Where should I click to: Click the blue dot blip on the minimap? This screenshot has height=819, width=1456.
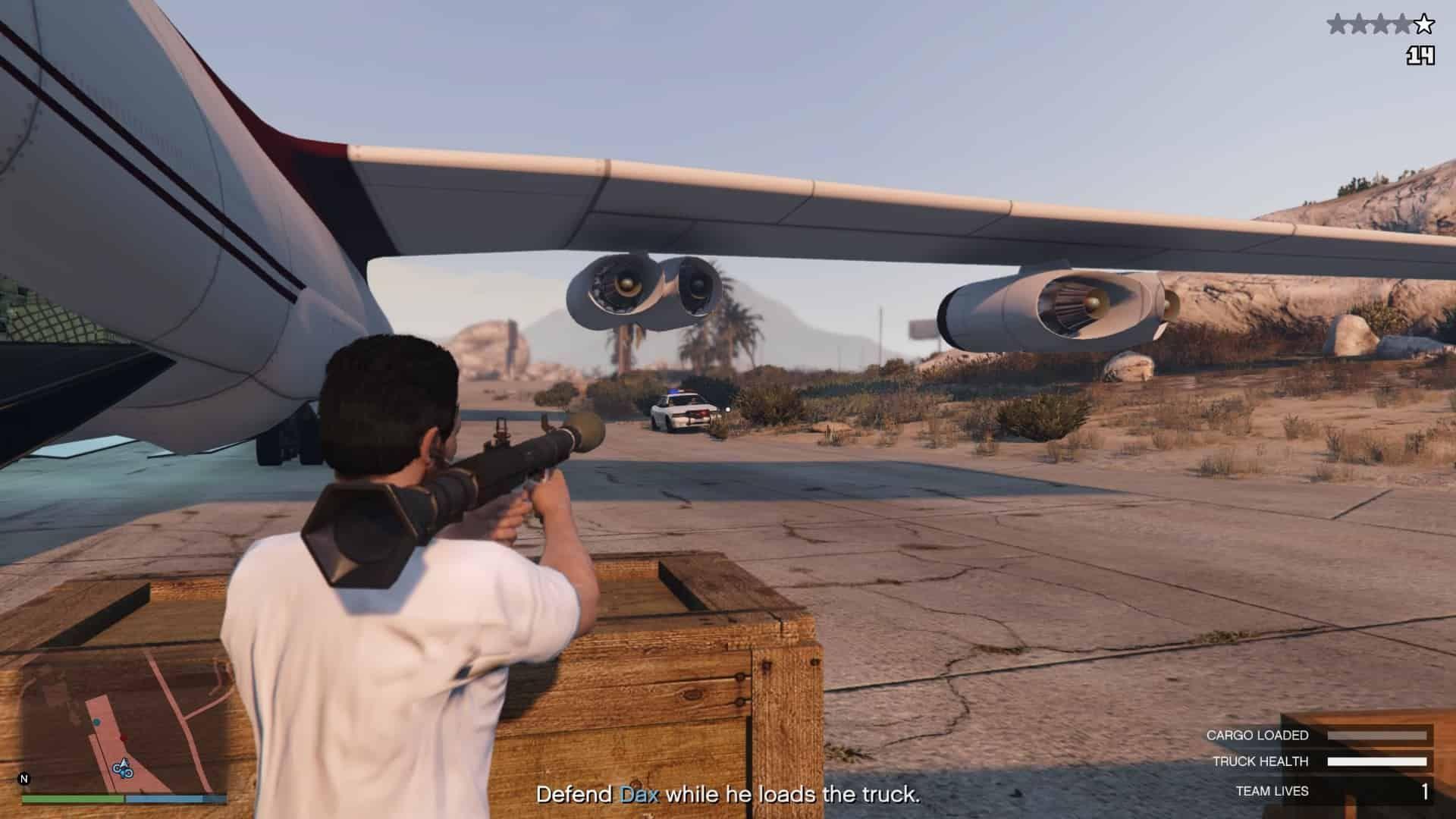[97, 722]
